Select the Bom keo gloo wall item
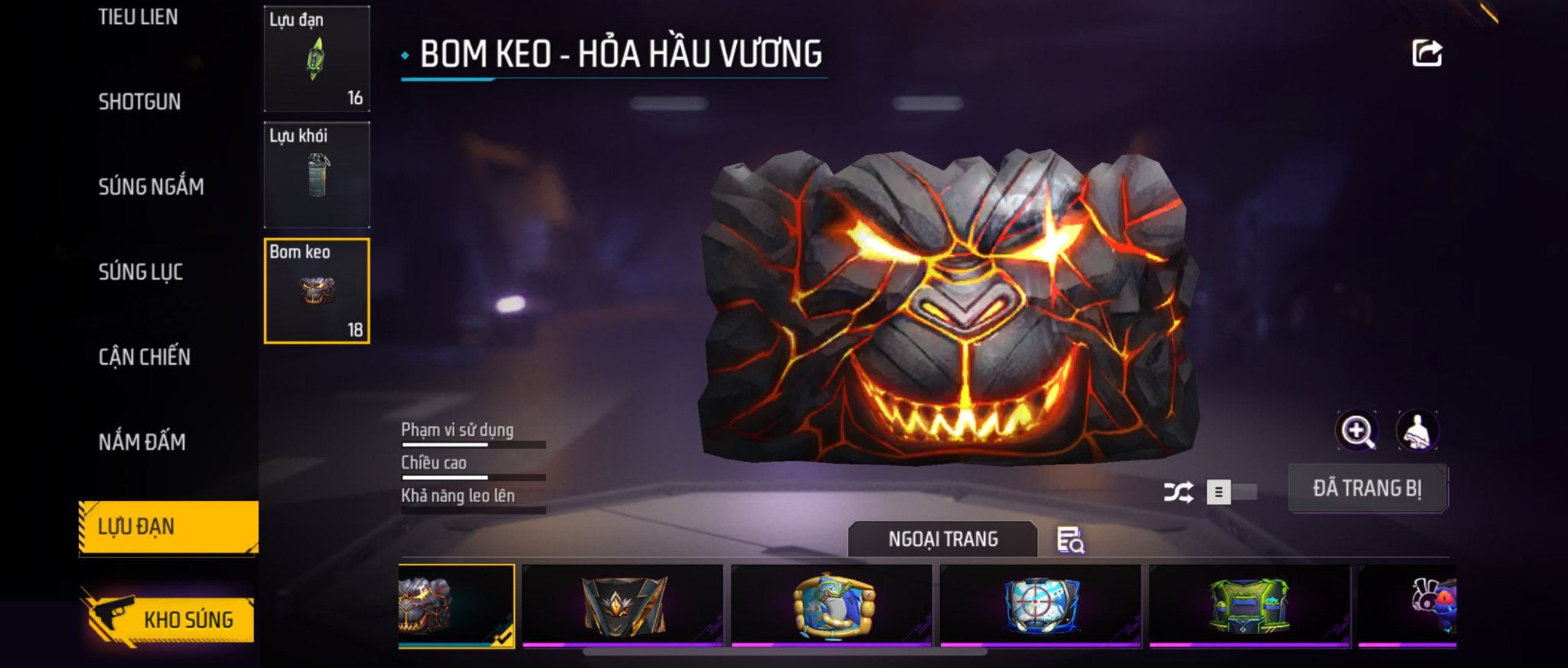This screenshot has height=668, width=1568. [x=316, y=291]
